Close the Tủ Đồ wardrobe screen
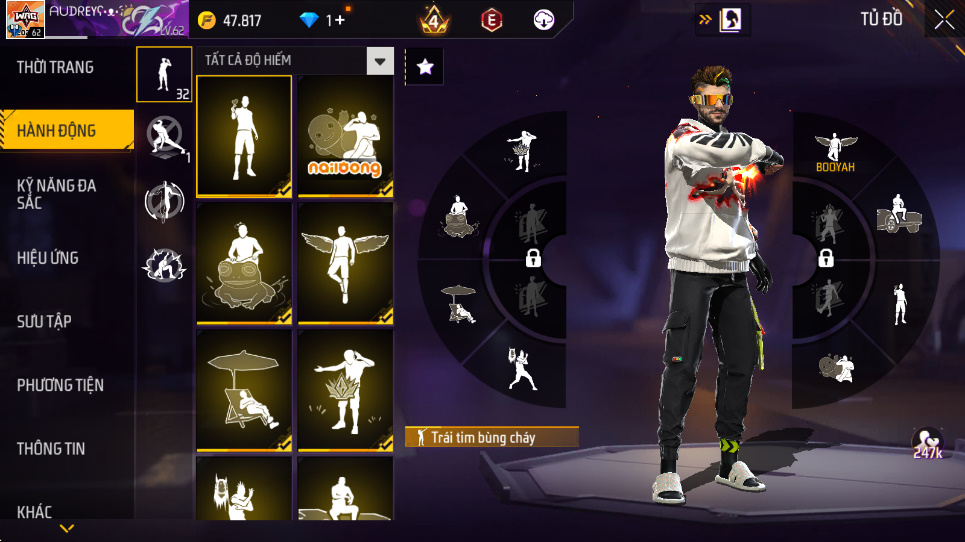This screenshot has width=965, height=542. tap(944, 20)
